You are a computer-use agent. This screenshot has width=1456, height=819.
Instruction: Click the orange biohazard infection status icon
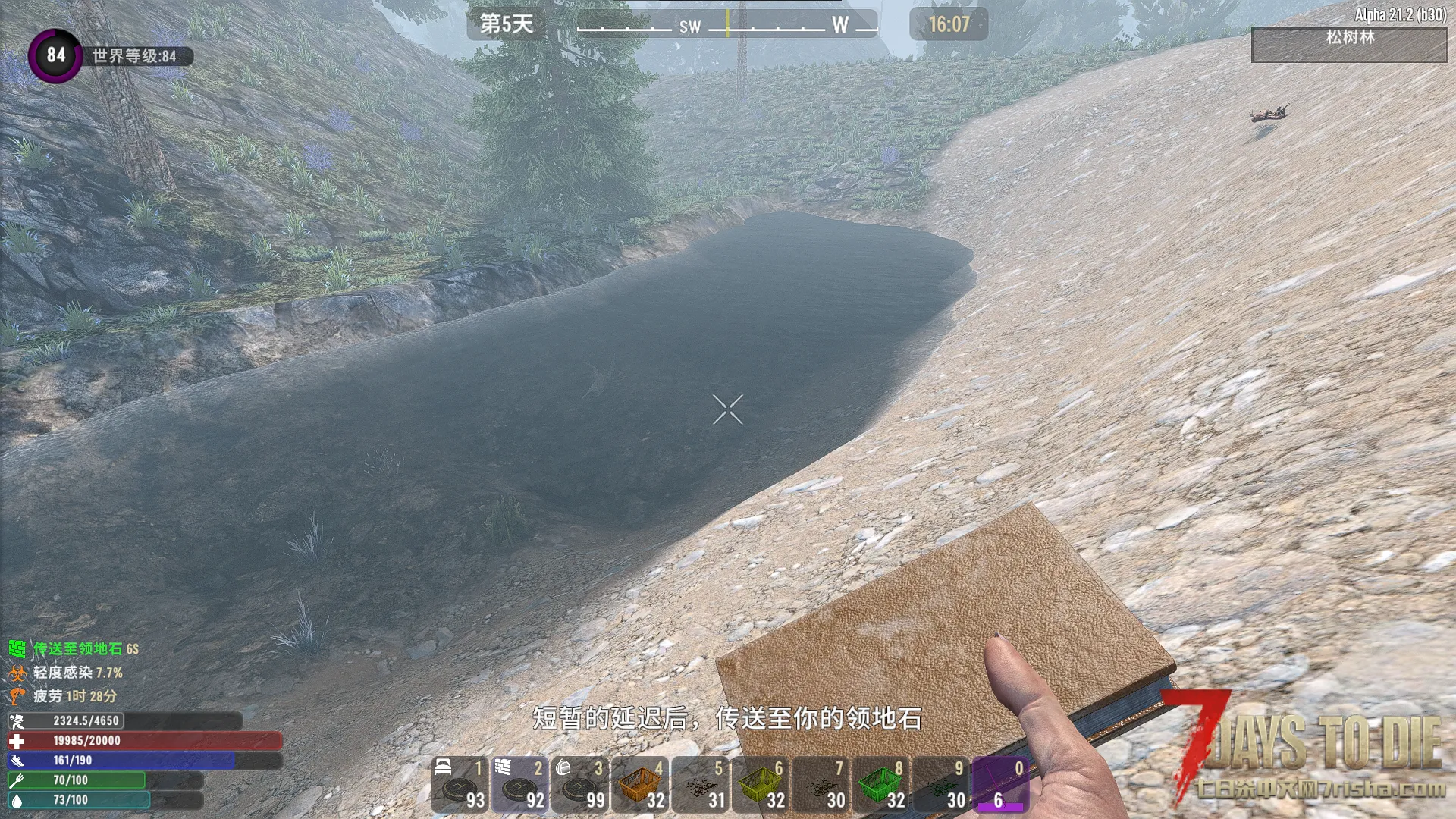click(17, 673)
